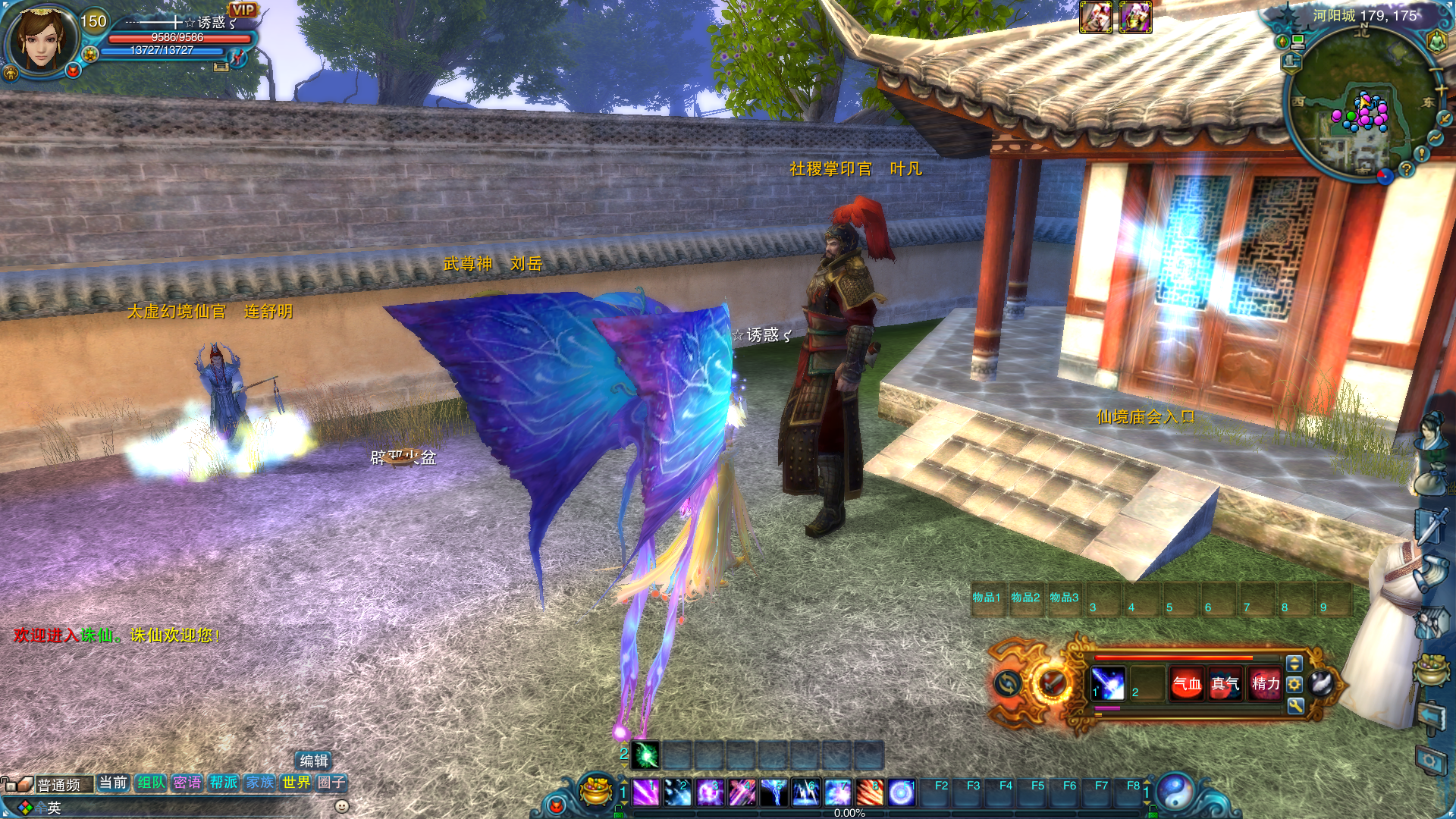
Task: Open the question mark help button by minimap
Action: click(1406, 169)
